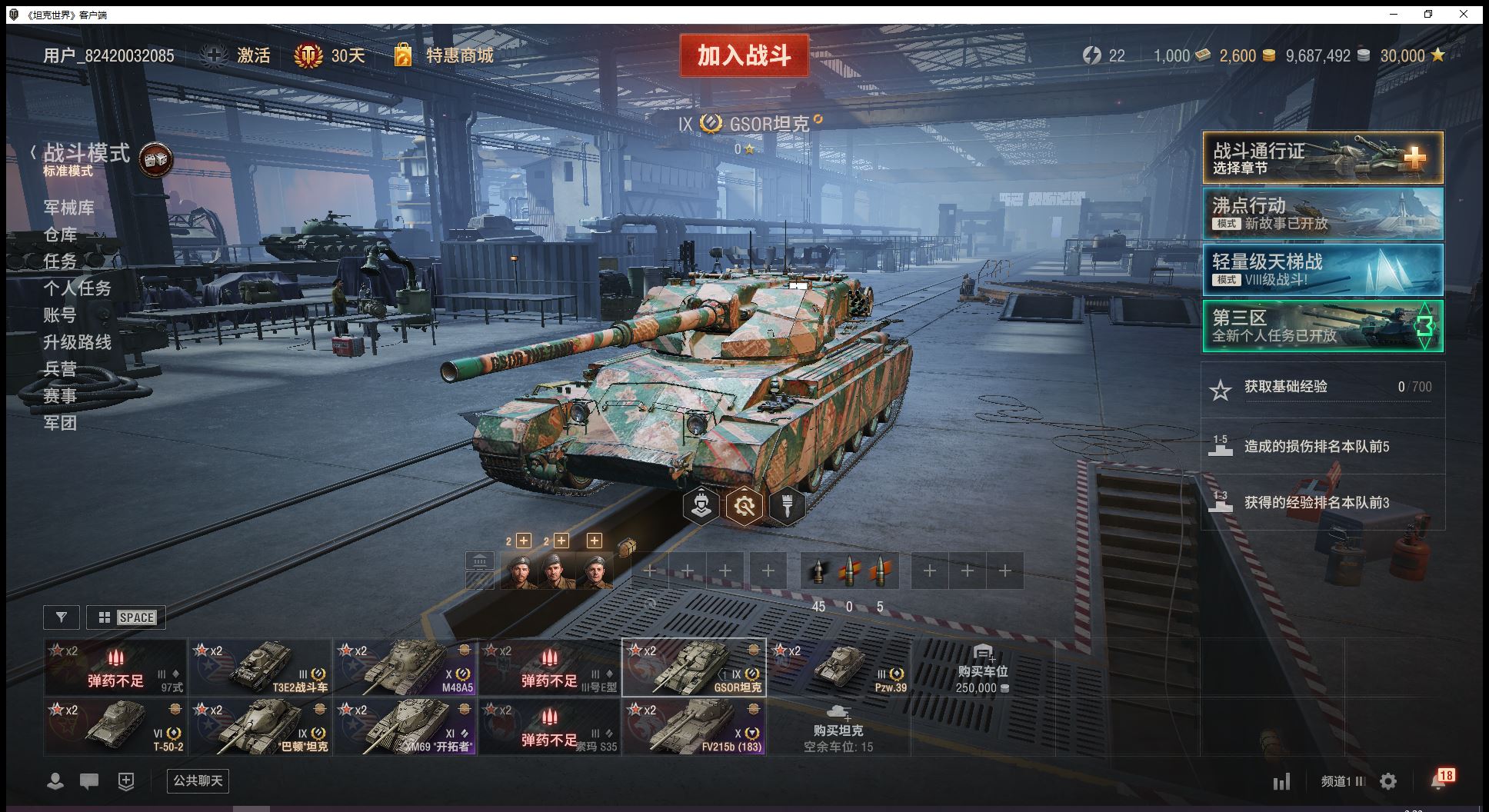Open the 战斗通行证 battle pass banner
The image size is (1489, 812).
tap(1322, 158)
